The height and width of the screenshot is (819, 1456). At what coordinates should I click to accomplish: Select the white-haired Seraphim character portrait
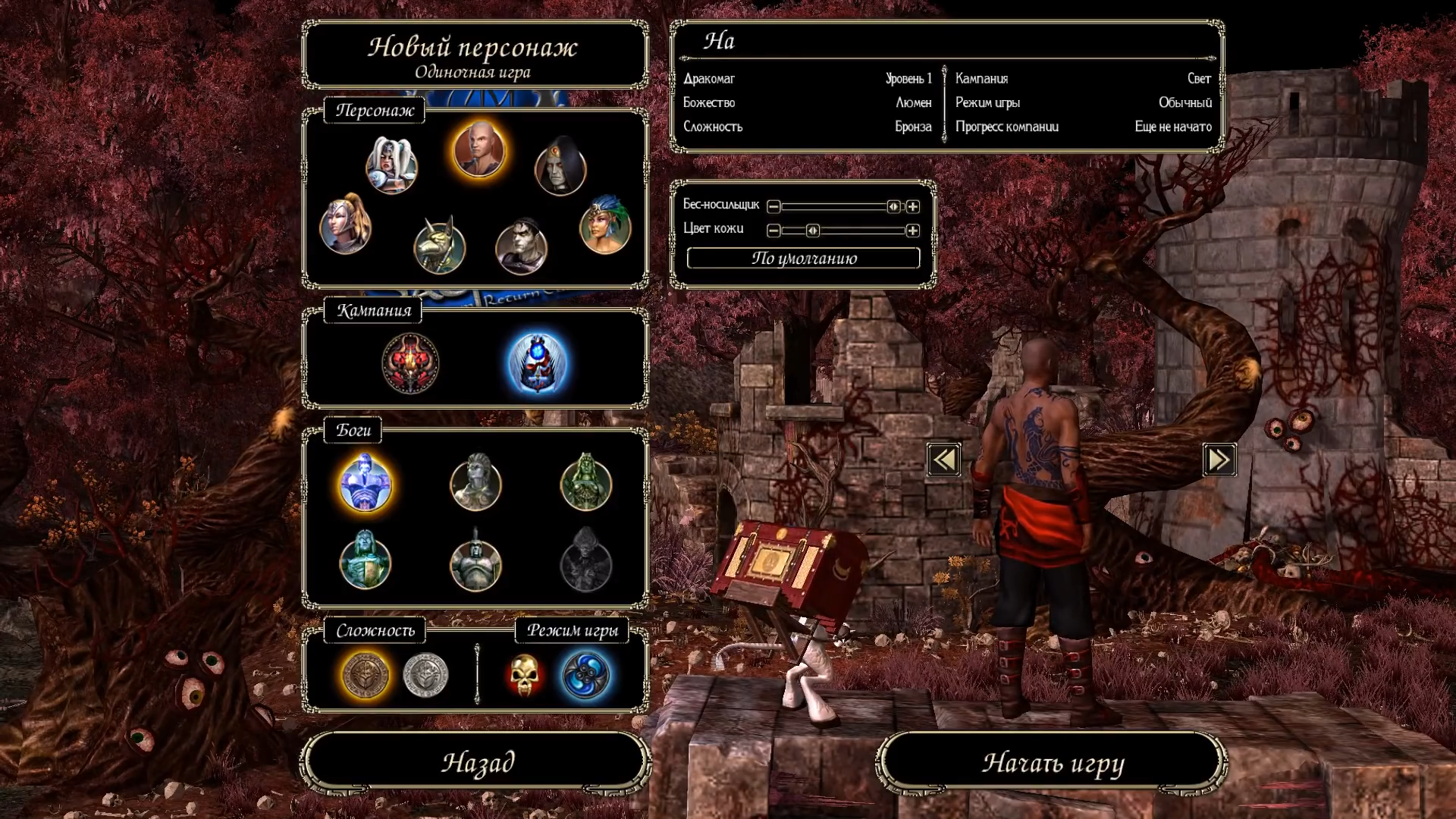391,165
